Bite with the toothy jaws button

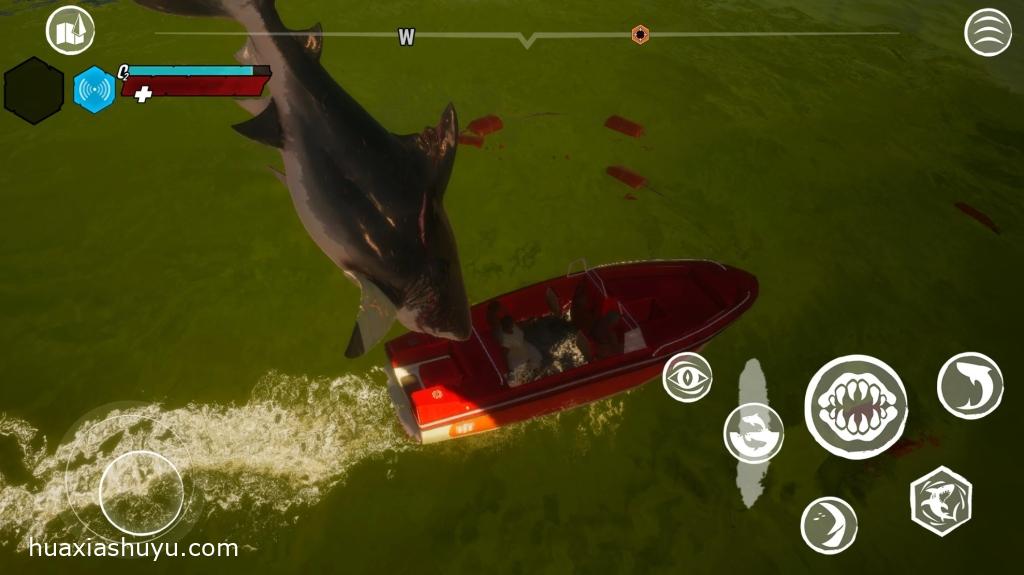856,406
